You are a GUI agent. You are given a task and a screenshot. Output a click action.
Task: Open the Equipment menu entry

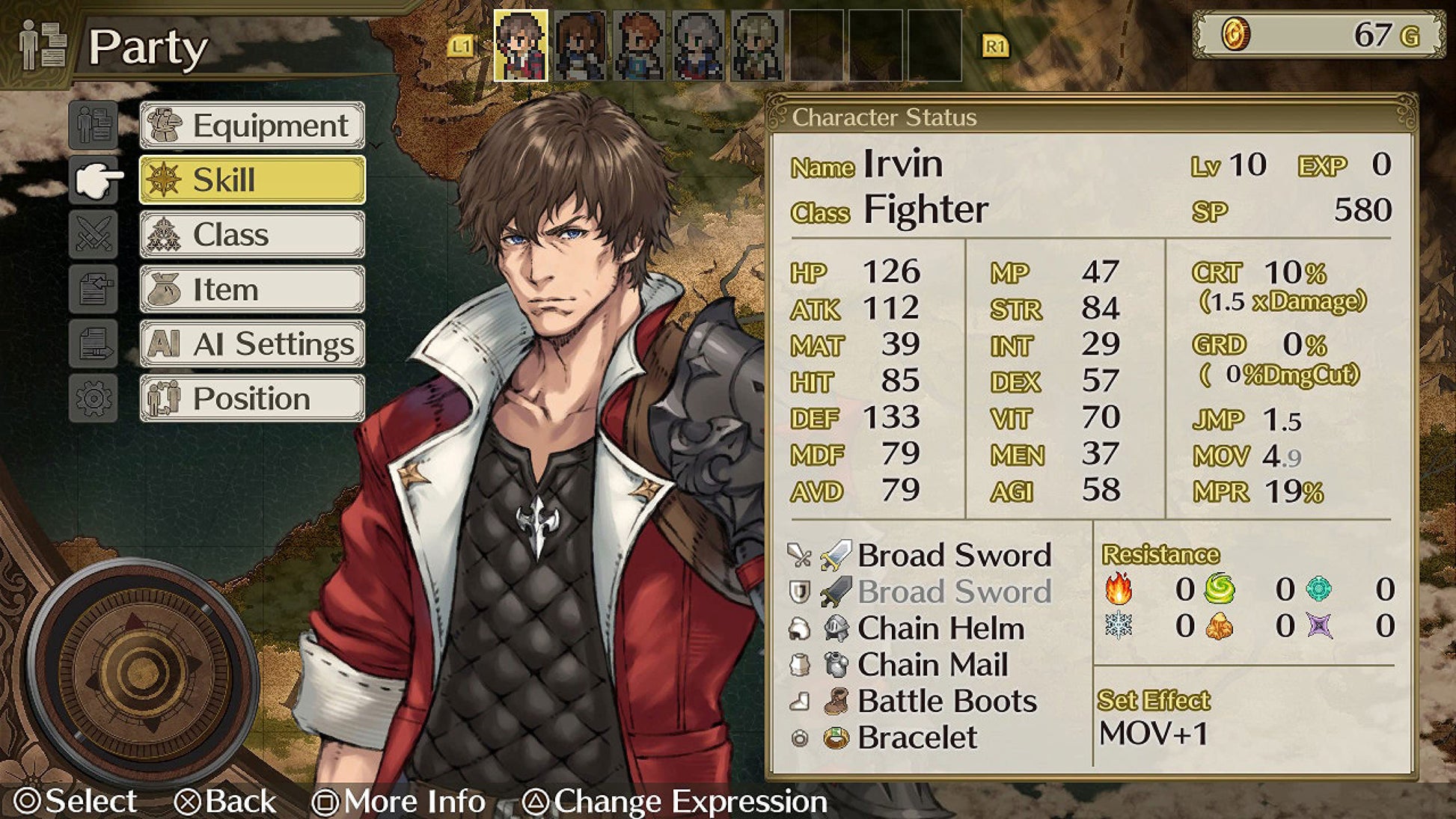(x=252, y=126)
